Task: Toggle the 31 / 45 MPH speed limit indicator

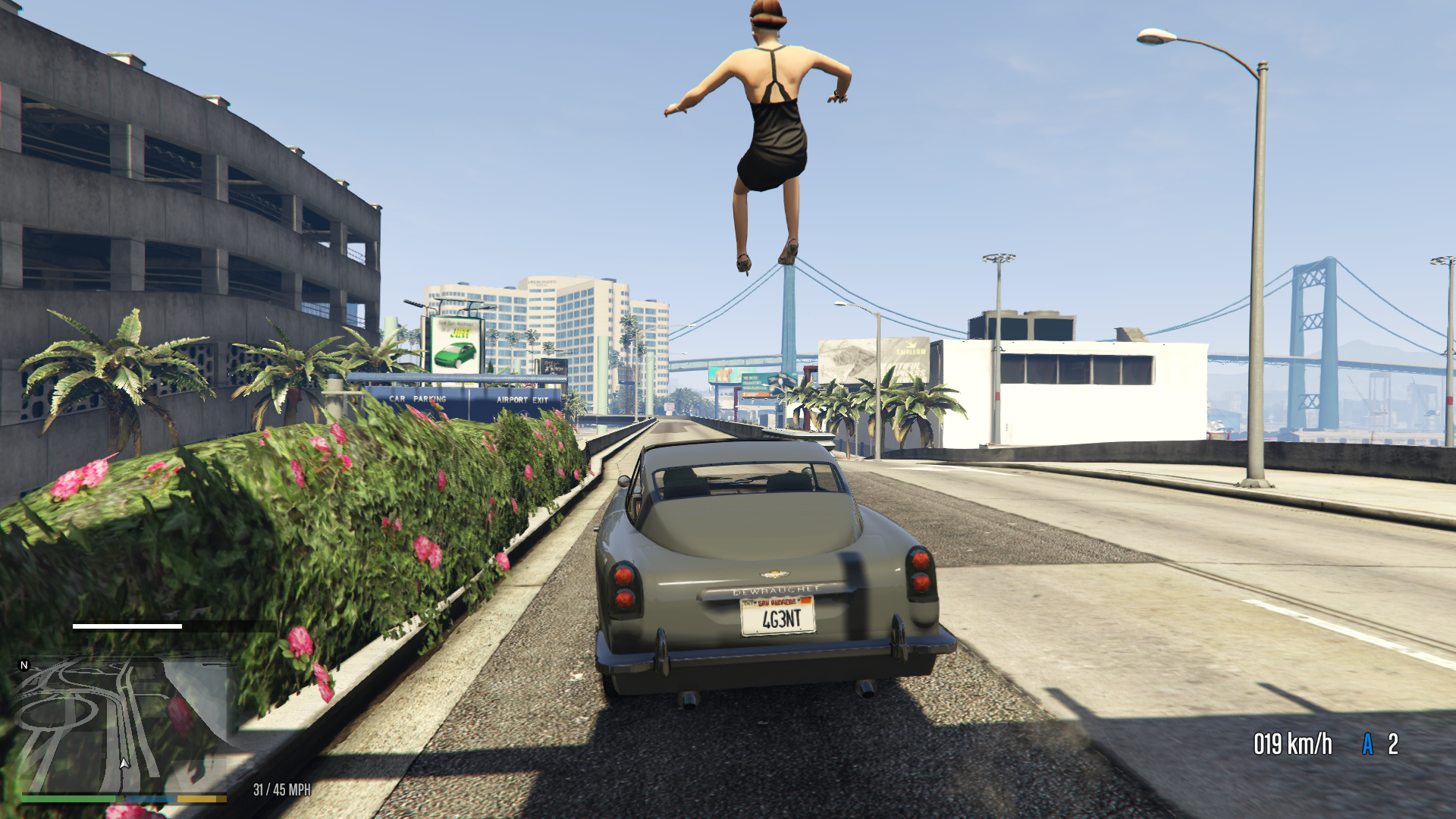Action: [281, 789]
